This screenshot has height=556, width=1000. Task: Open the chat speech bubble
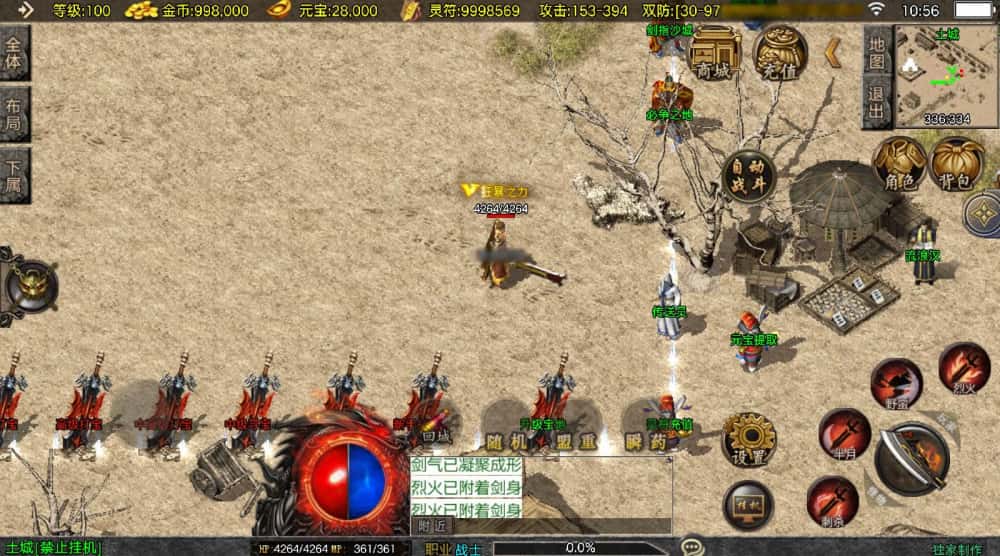692,547
